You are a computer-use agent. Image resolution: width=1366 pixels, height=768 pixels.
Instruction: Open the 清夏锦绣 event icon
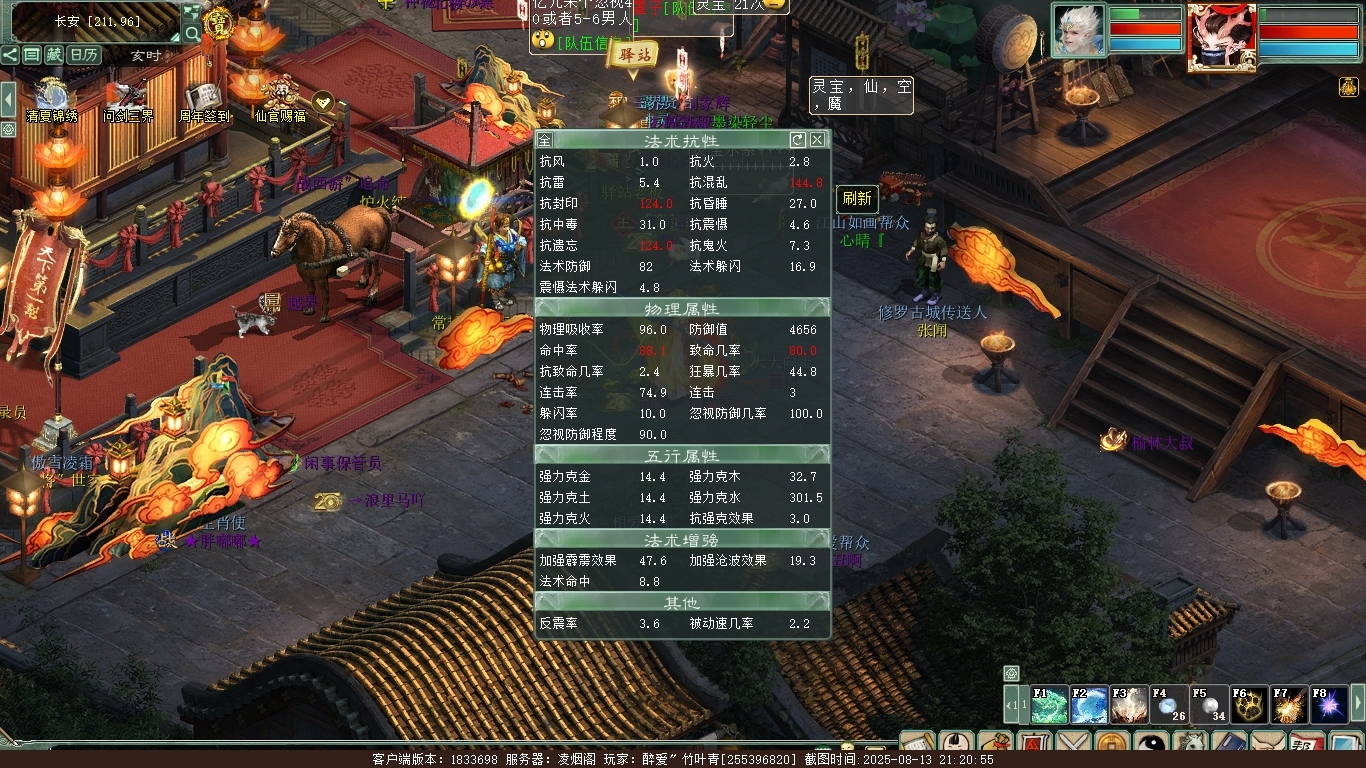53,98
